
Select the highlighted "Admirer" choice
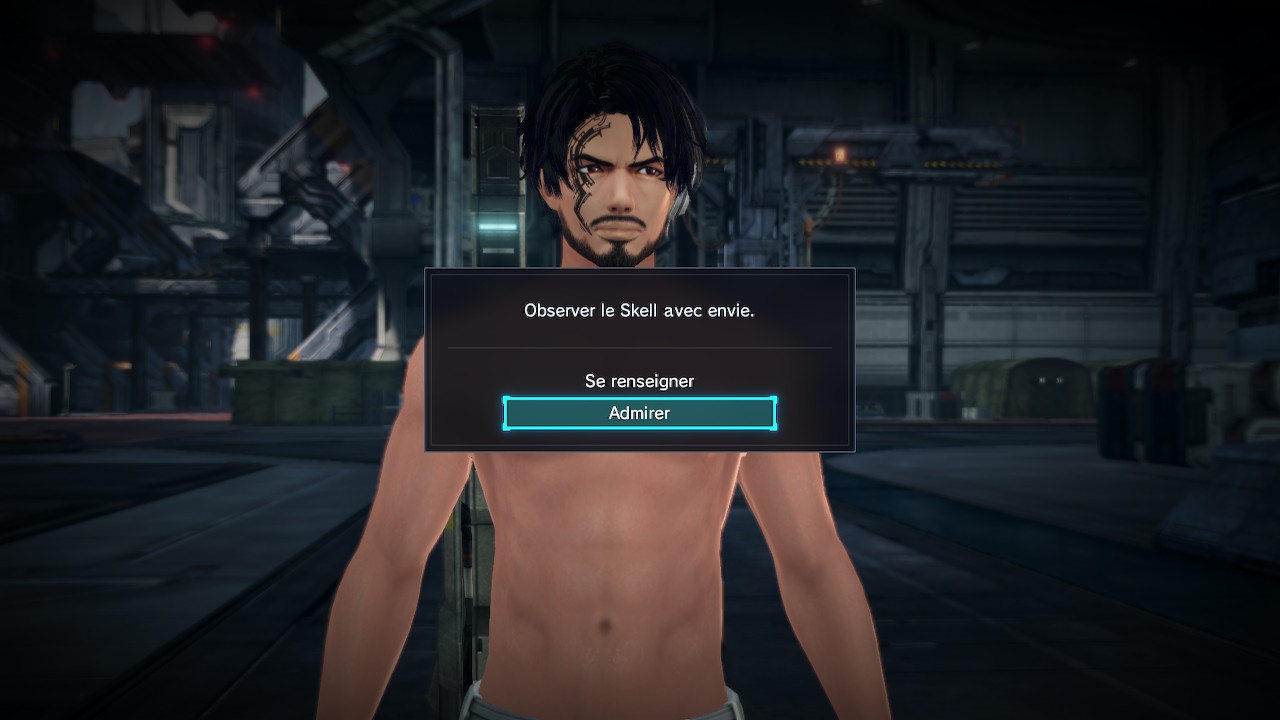tap(639, 413)
